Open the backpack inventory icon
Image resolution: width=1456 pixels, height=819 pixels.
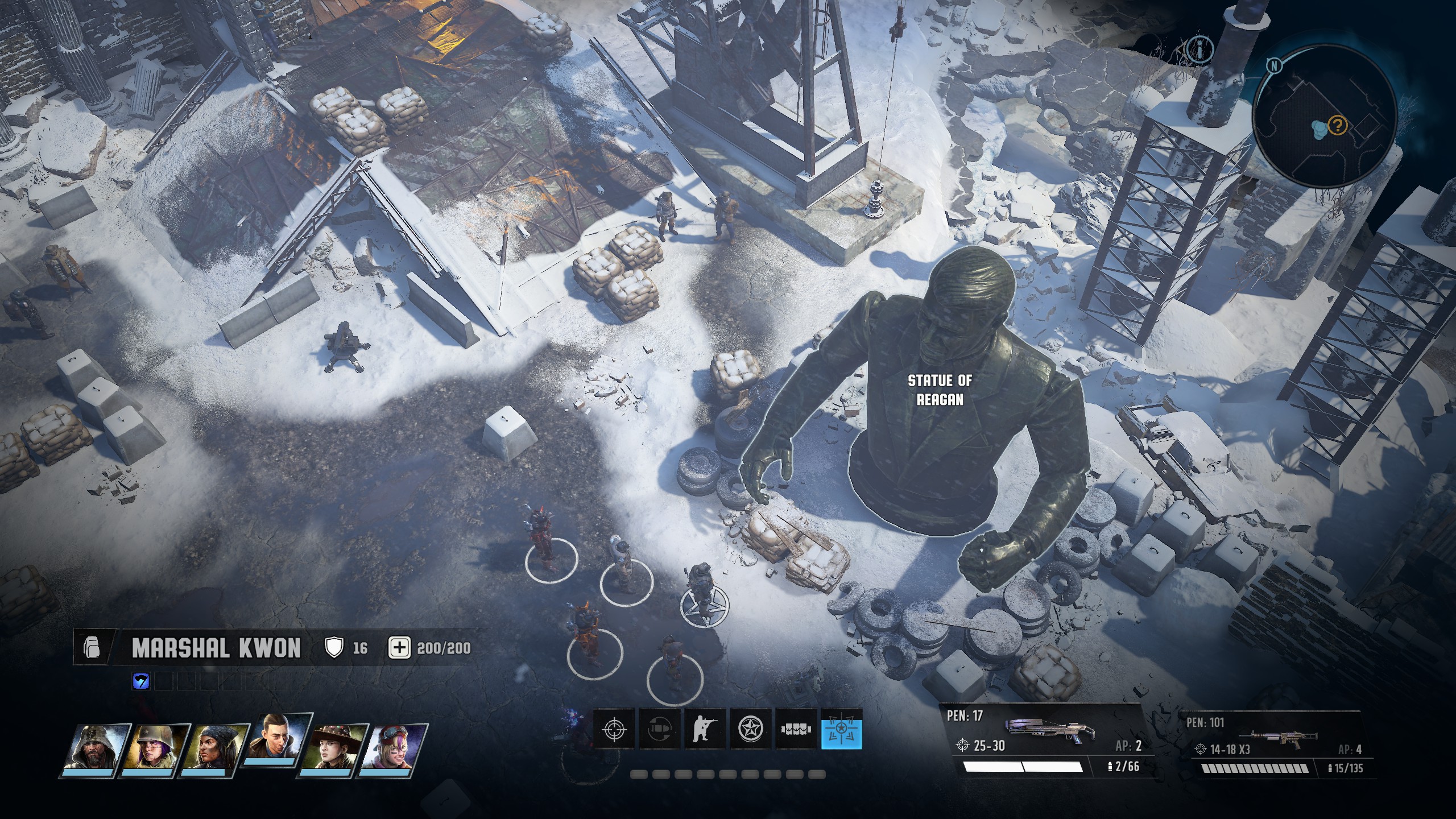92,648
